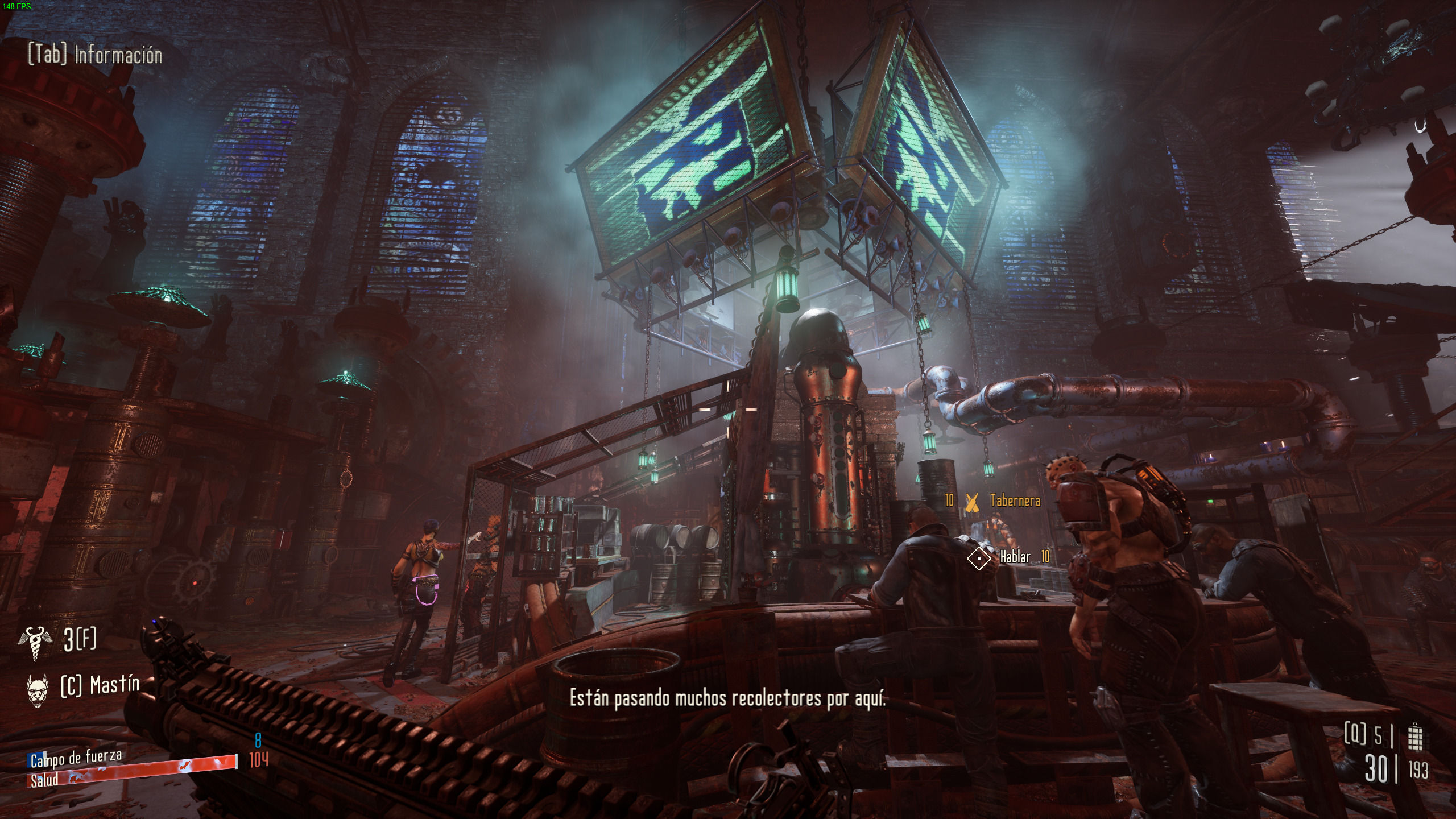Click the battery icon beside the ammo count
The height and width of the screenshot is (819, 1456).
tap(1415, 737)
